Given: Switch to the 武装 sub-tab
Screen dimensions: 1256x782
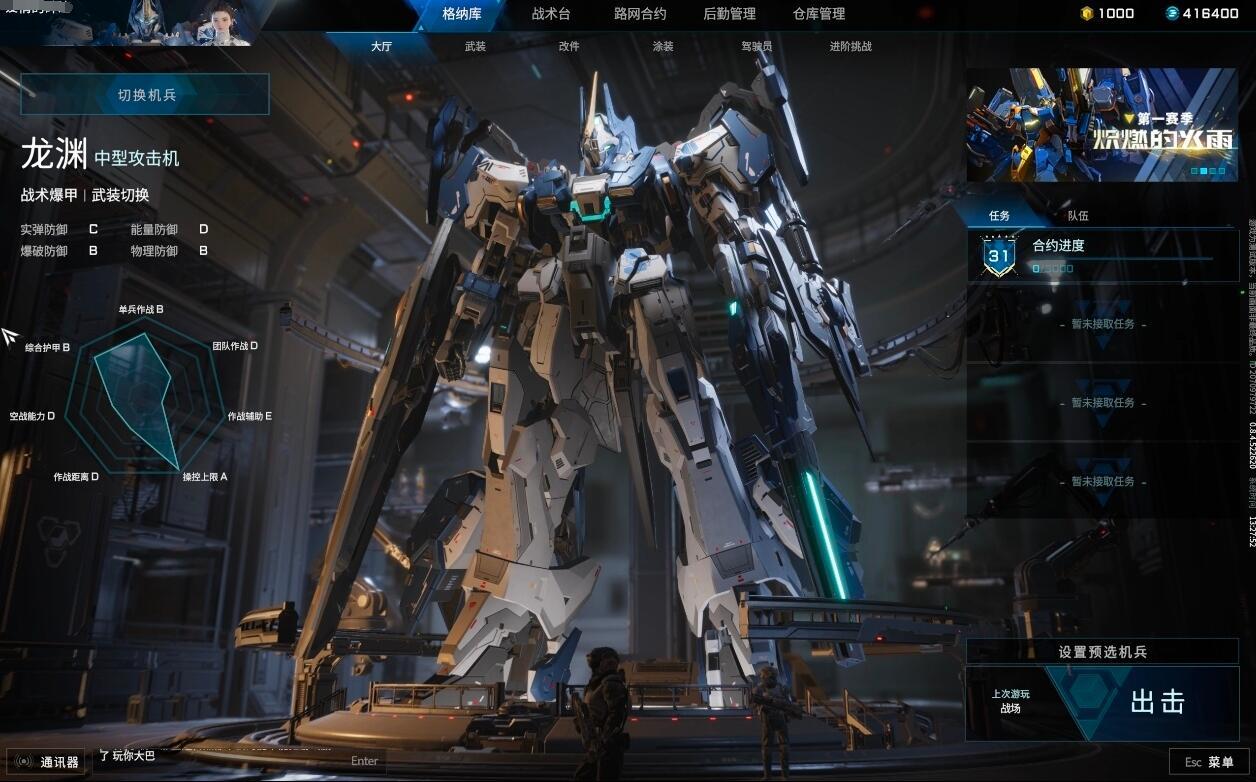Looking at the screenshot, I should coord(475,46).
